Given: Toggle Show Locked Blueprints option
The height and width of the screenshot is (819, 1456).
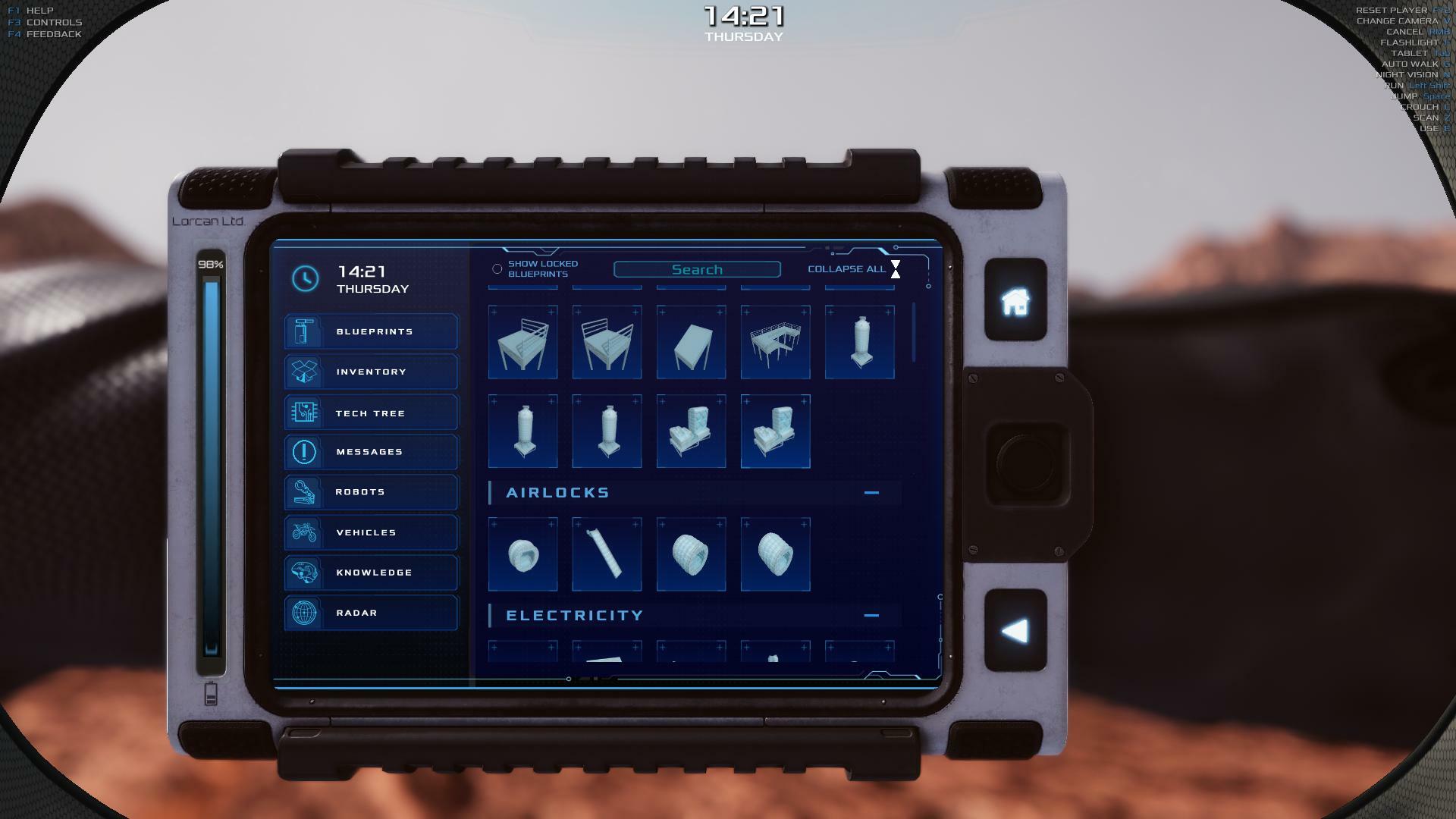Looking at the screenshot, I should point(497,269).
